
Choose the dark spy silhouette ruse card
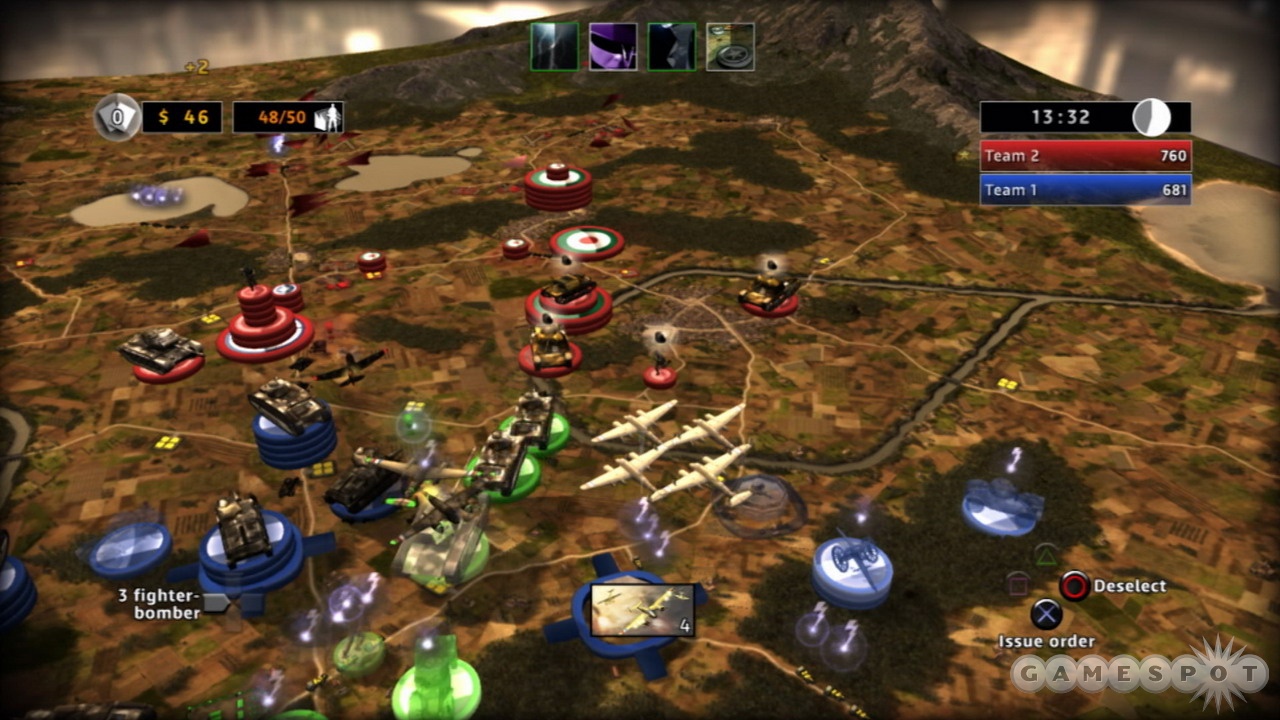(x=672, y=47)
